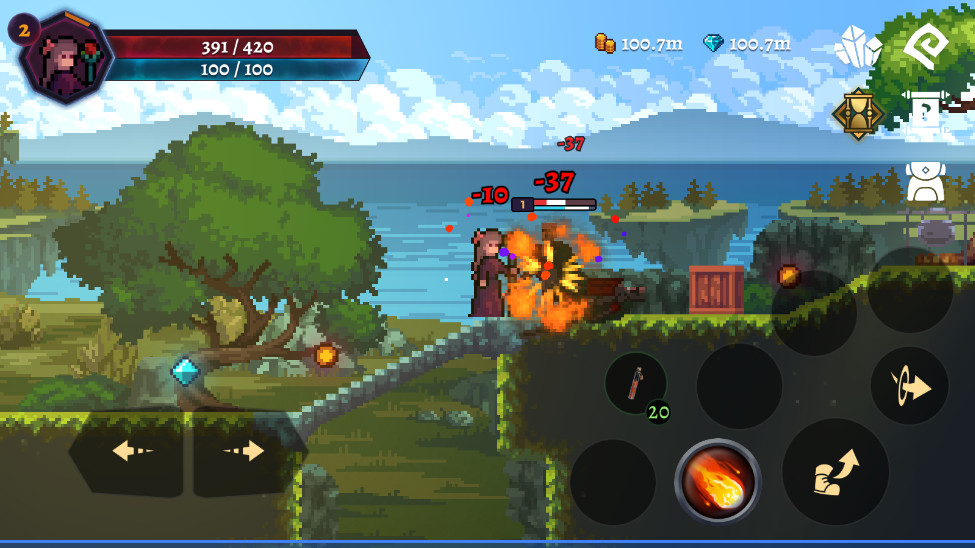Cast the fireball attack skill
Image resolution: width=975 pixels, height=548 pixels.
point(717,481)
